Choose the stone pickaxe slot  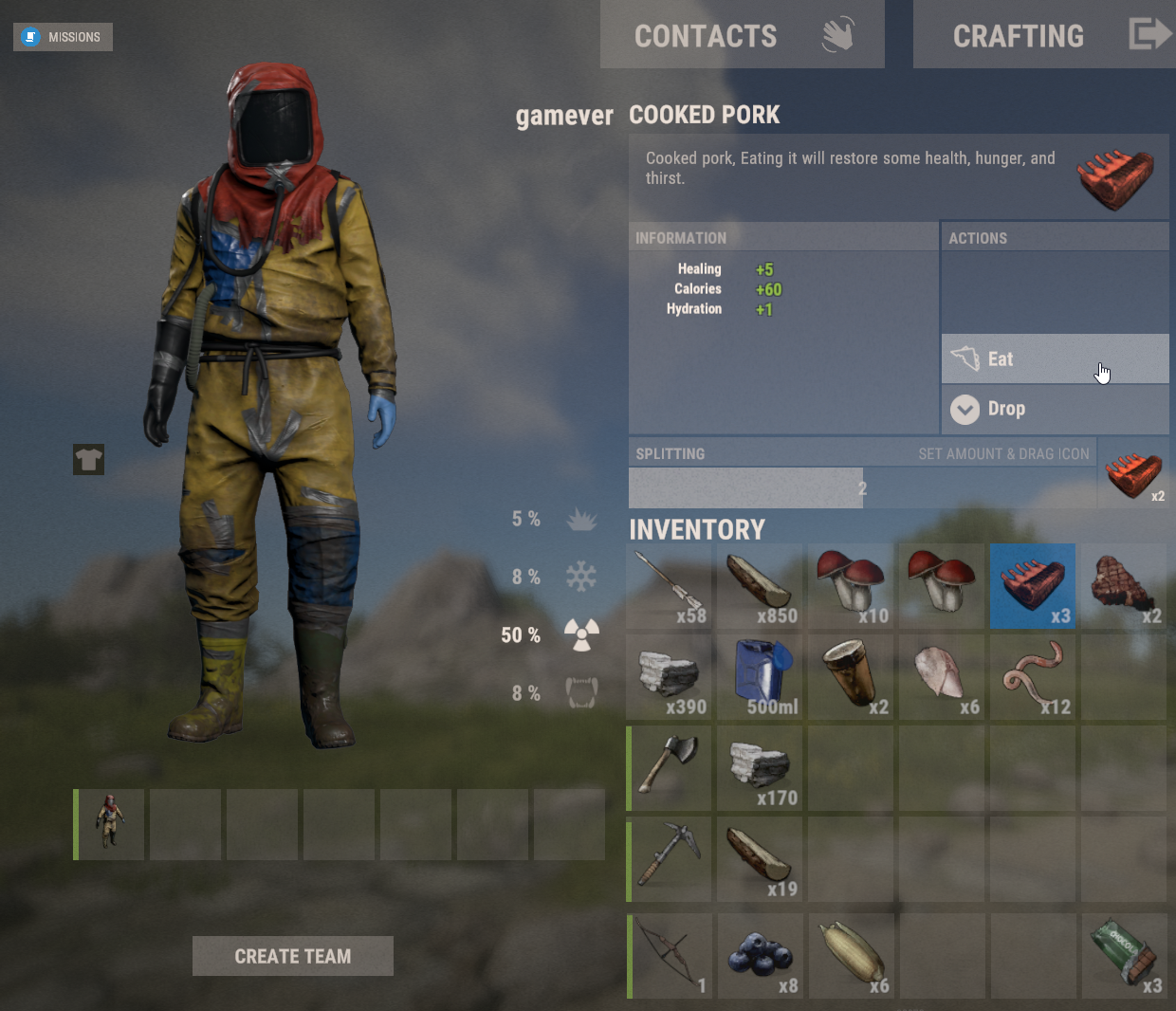[670, 859]
